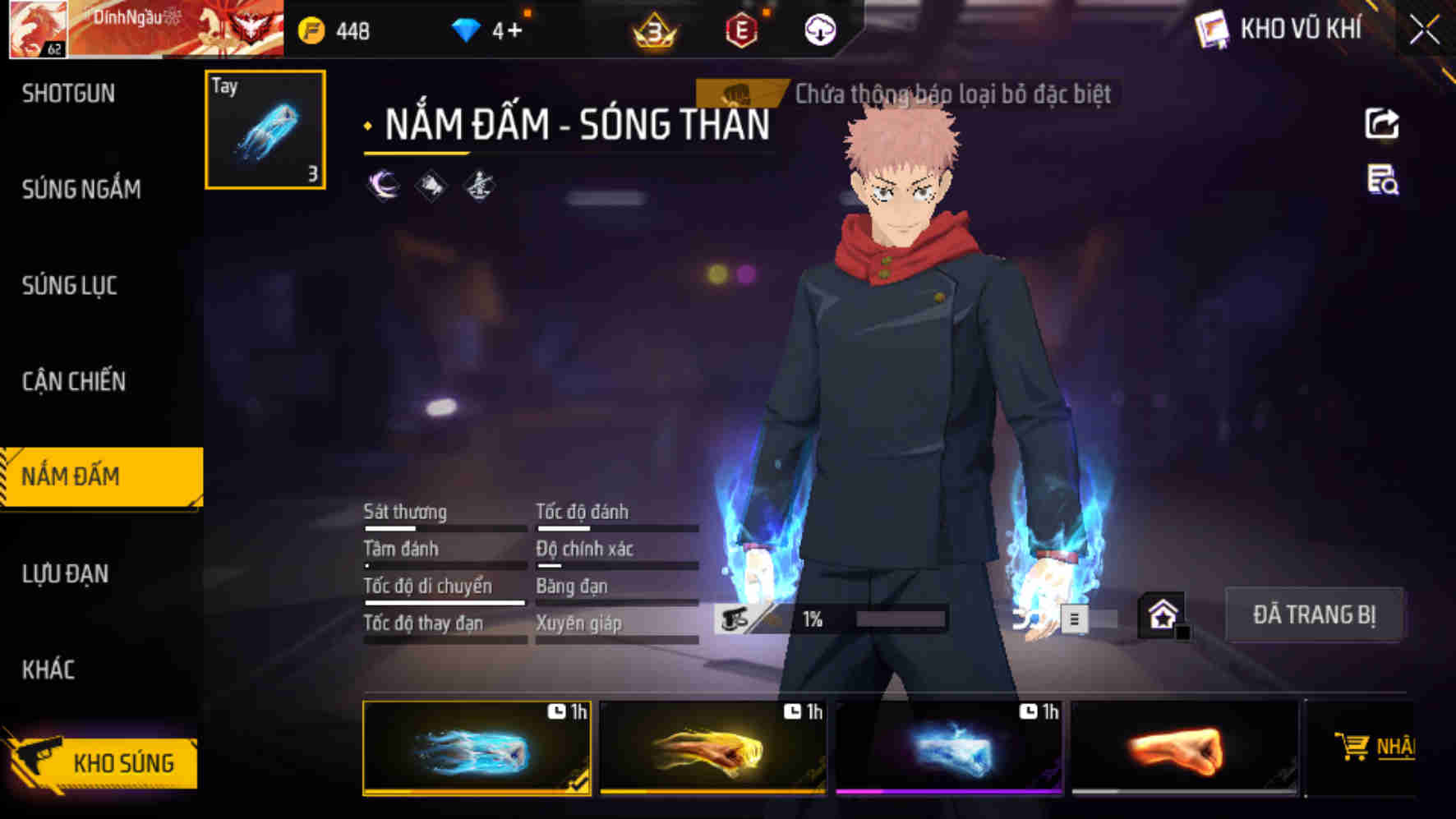Select the crescent moon skill icon
The image size is (1456, 819).
point(383,186)
